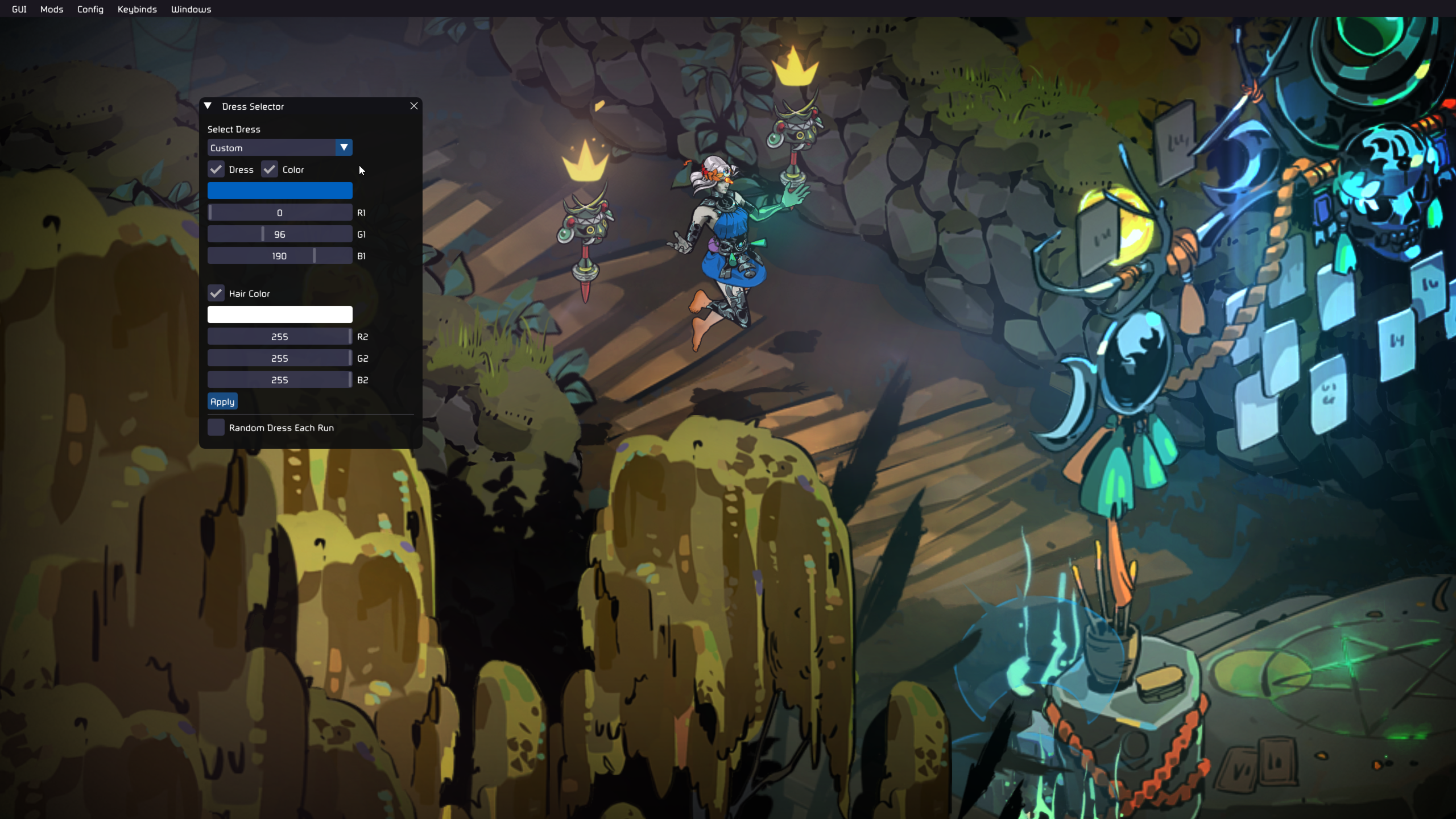This screenshot has height=819, width=1456.
Task: Click the B1 blue slider
Action: click(280, 256)
